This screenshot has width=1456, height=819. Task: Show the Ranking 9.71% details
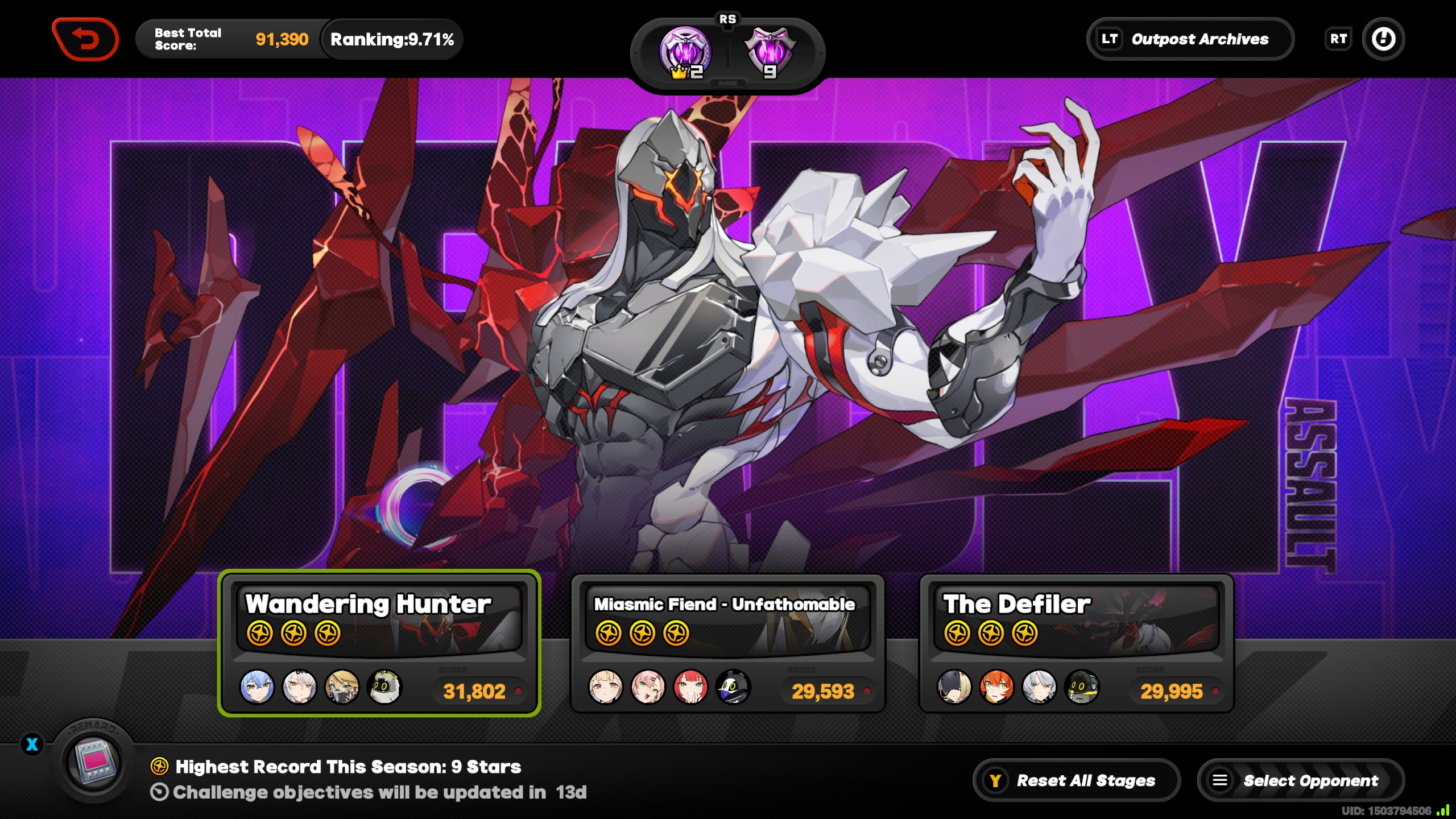tap(392, 39)
